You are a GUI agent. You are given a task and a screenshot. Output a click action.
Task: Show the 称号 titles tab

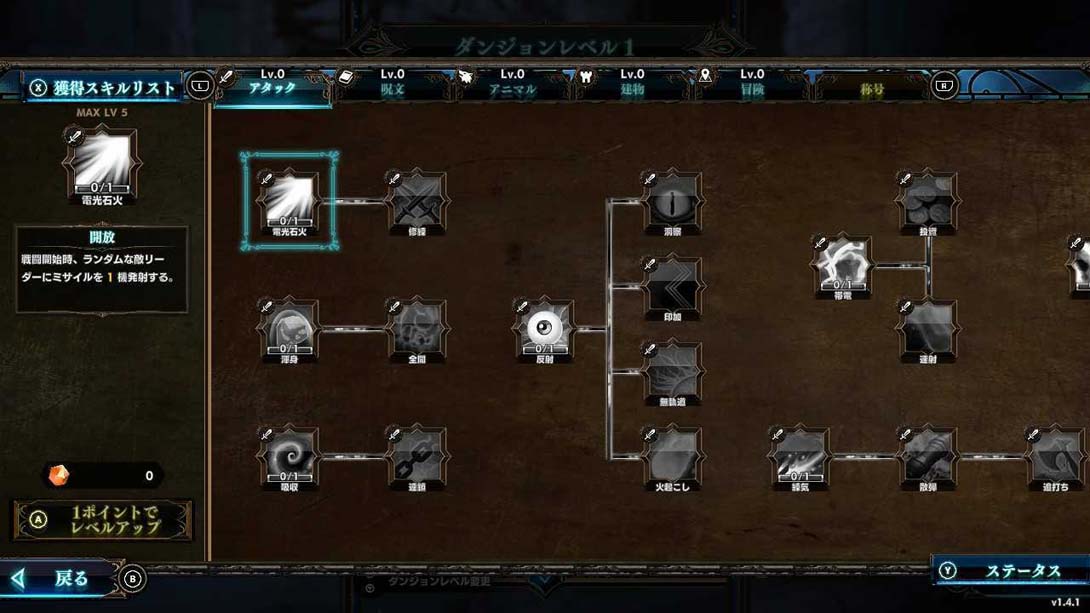[x=872, y=88]
